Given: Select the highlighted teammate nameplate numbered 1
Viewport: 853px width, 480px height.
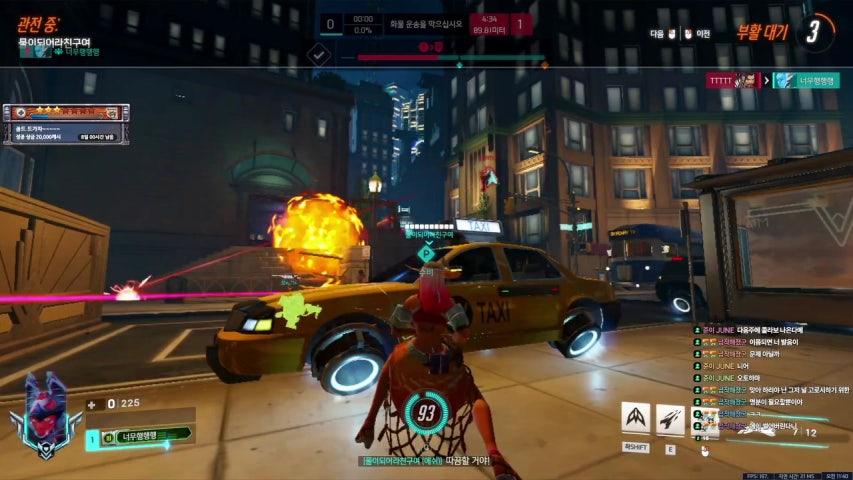Looking at the screenshot, I should [x=139, y=436].
